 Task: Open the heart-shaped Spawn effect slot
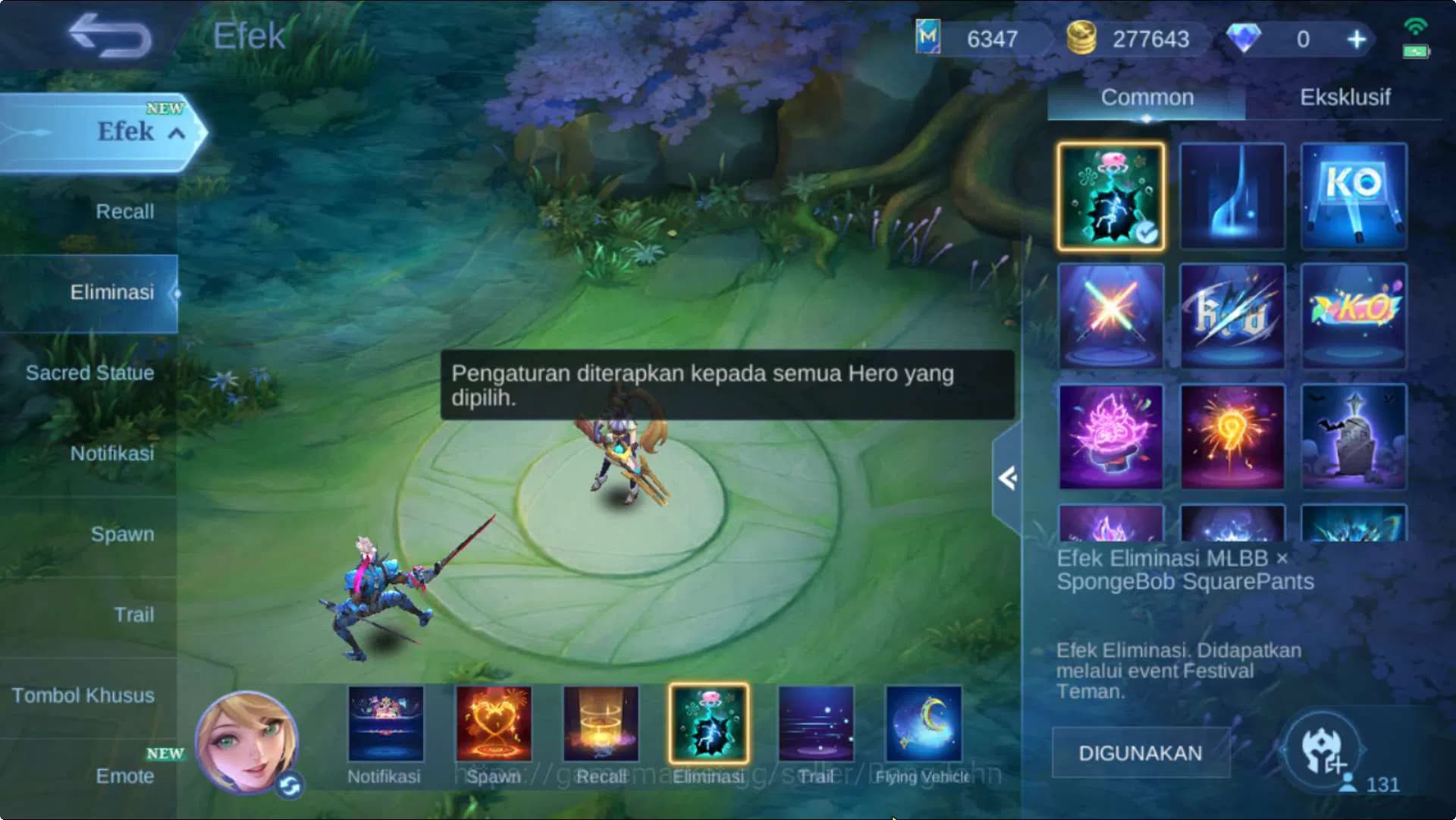(493, 724)
